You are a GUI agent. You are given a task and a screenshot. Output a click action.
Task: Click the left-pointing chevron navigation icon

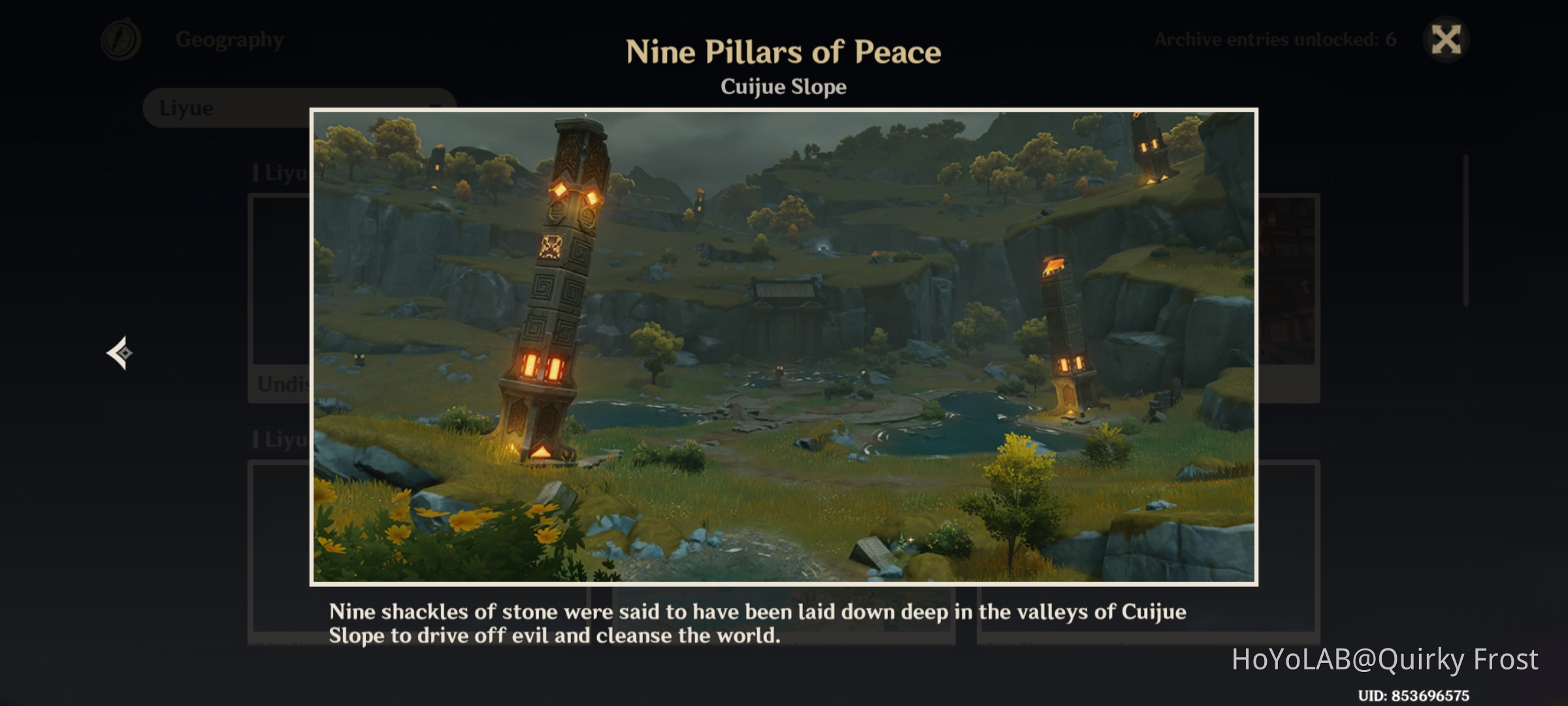click(120, 353)
